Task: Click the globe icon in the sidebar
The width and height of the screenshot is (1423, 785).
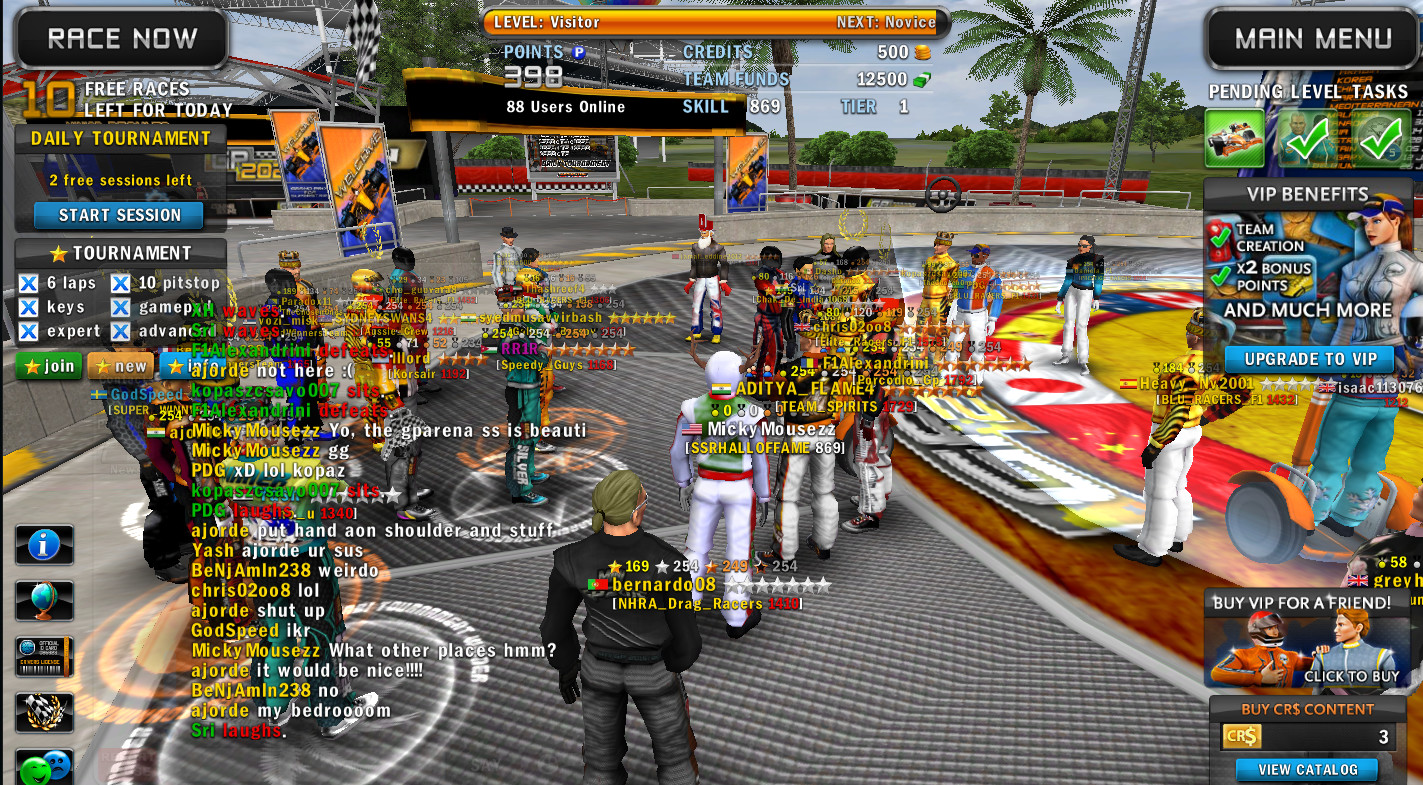Action: (x=44, y=600)
